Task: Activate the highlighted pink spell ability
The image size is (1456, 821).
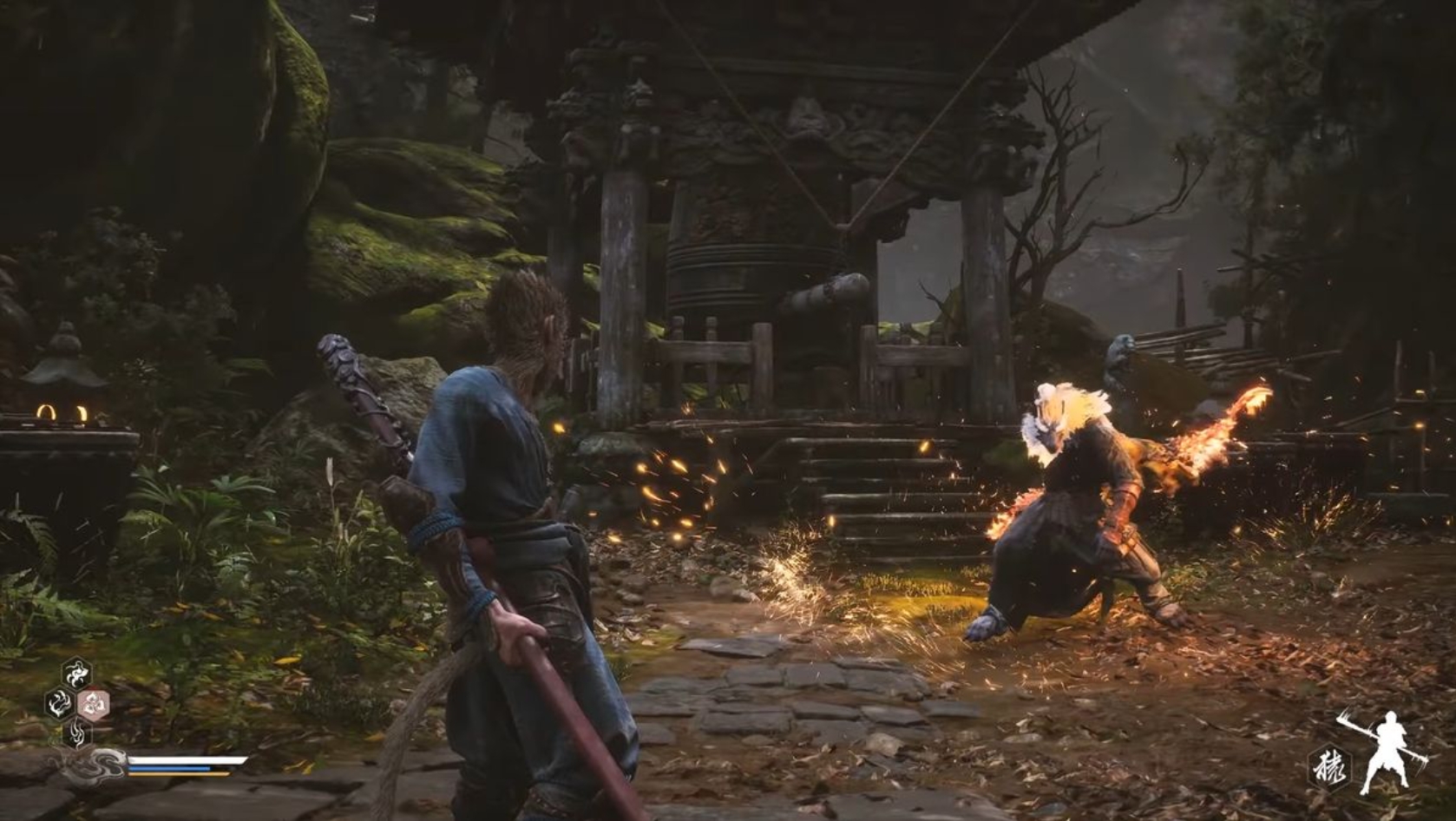Action: tap(93, 703)
